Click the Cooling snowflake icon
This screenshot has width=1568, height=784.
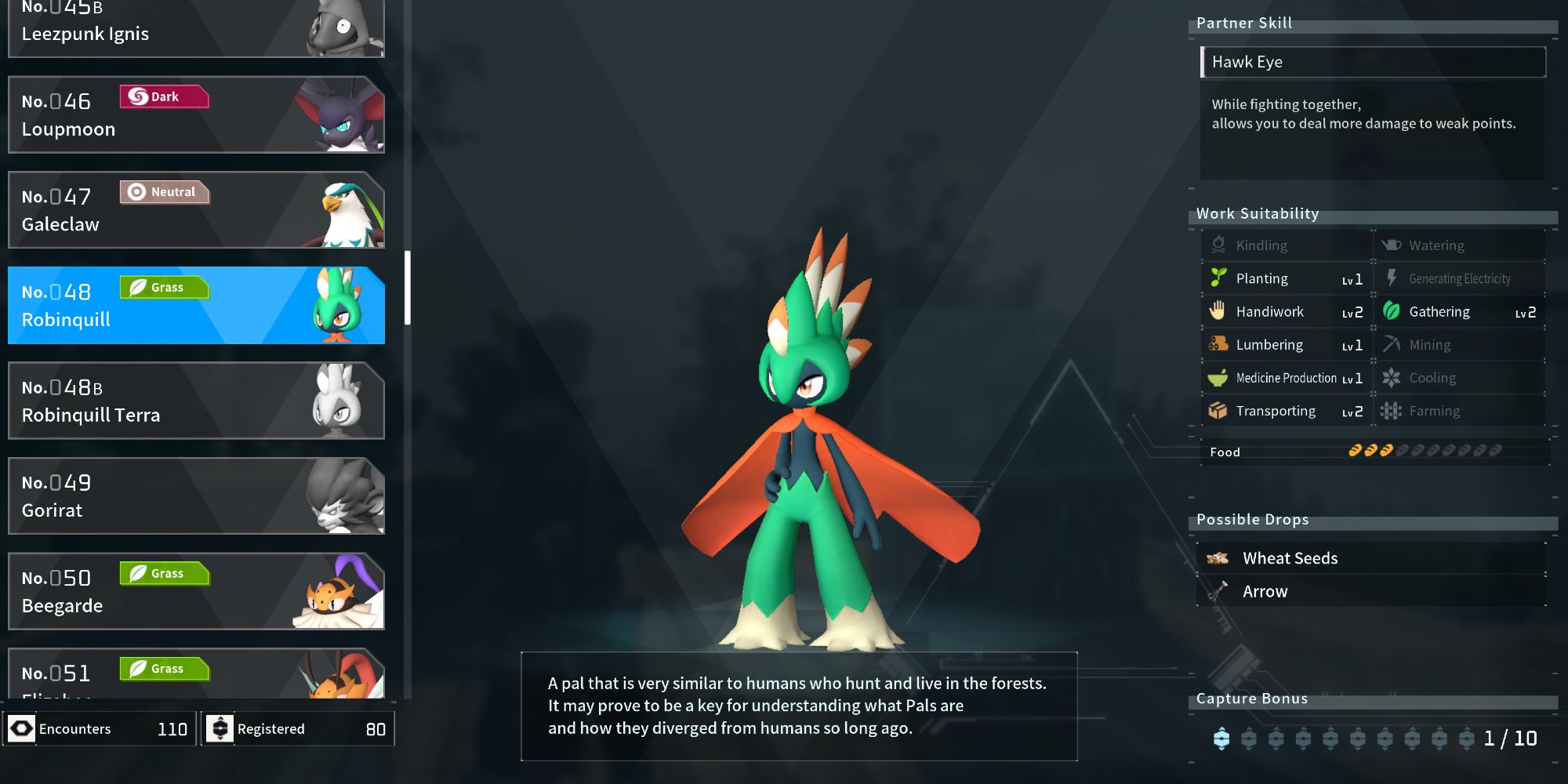point(1392,378)
